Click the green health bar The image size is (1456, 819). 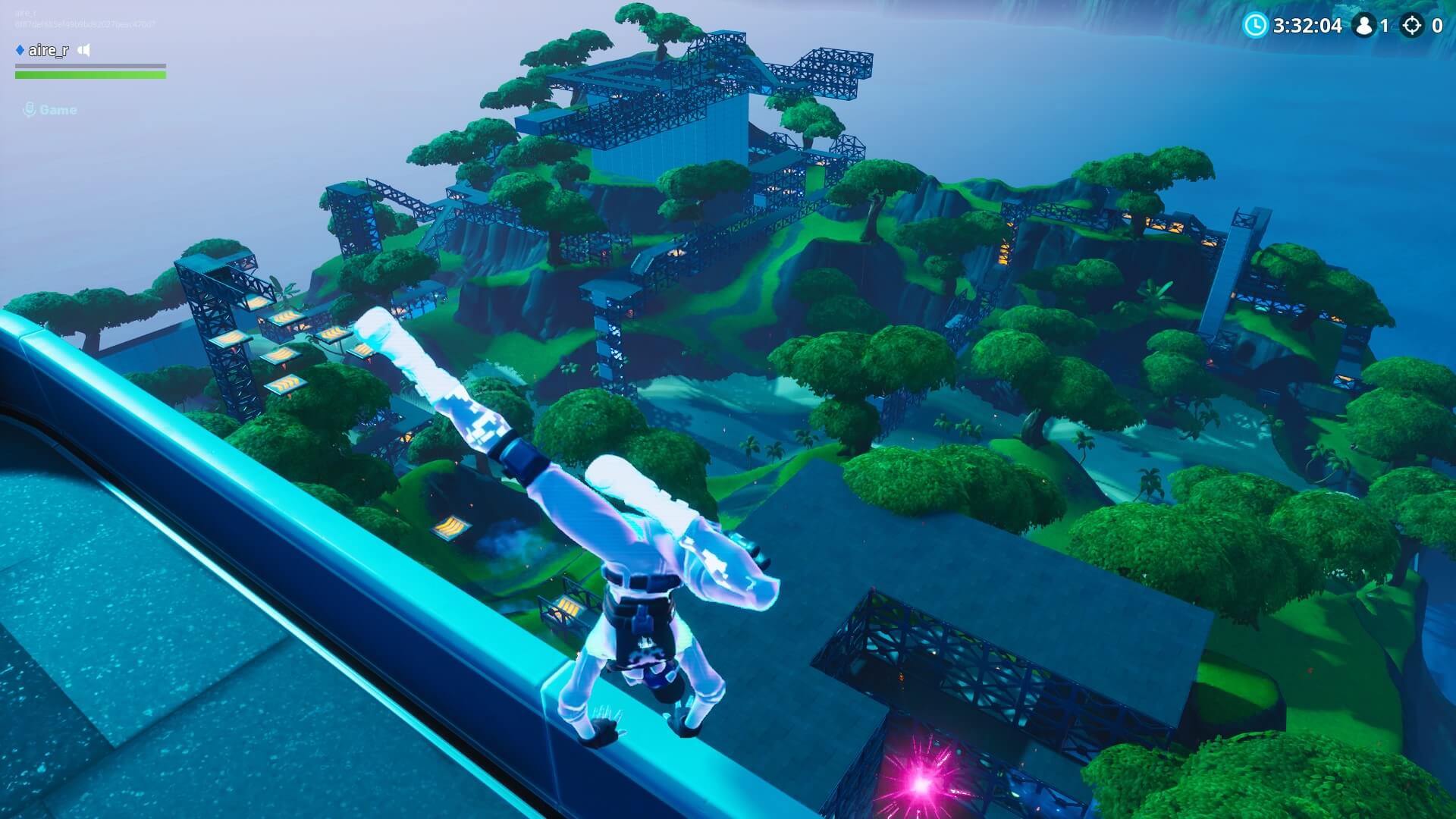pos(91,75)
